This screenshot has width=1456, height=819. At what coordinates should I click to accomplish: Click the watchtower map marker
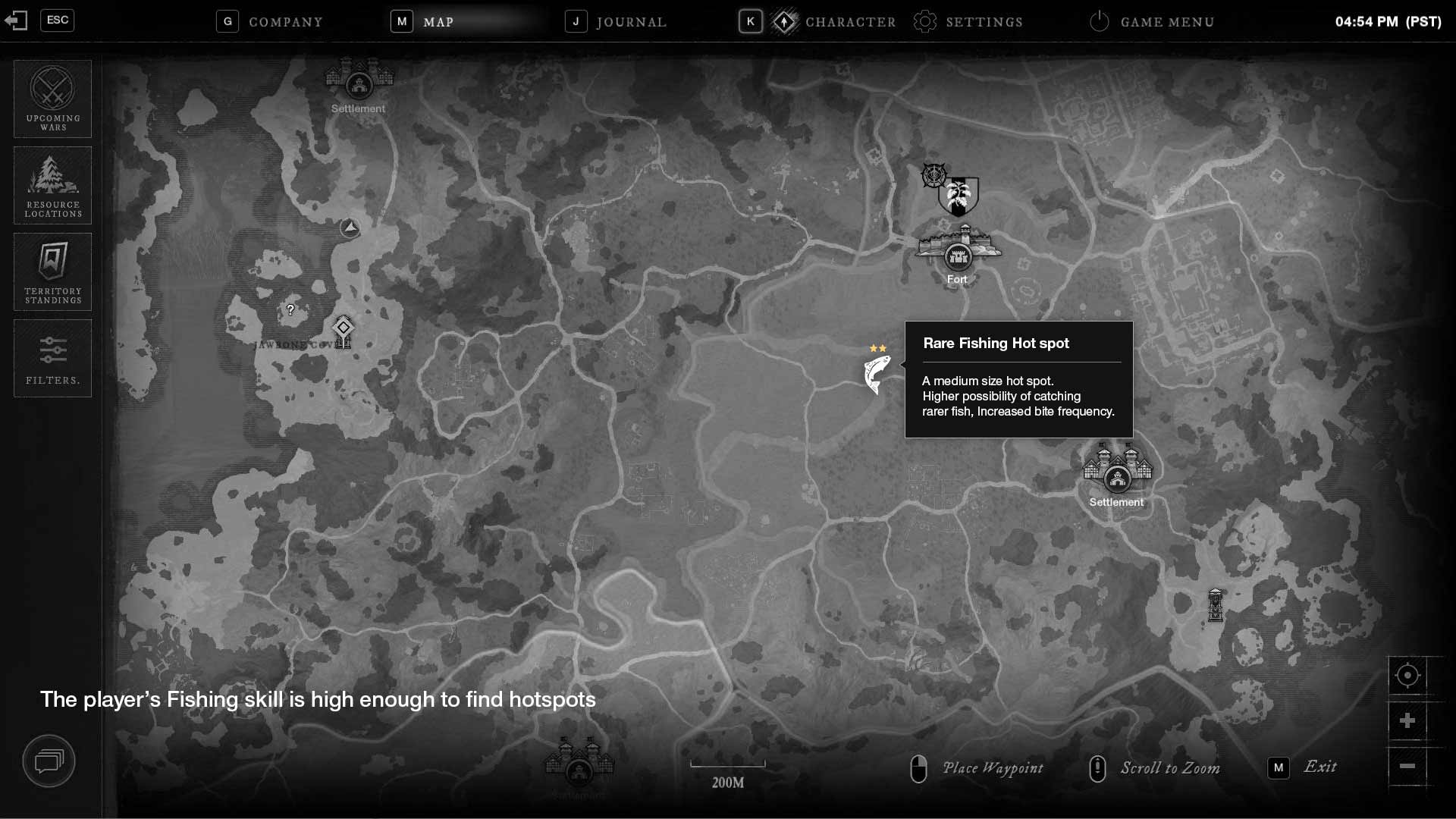click(1216, 605)
